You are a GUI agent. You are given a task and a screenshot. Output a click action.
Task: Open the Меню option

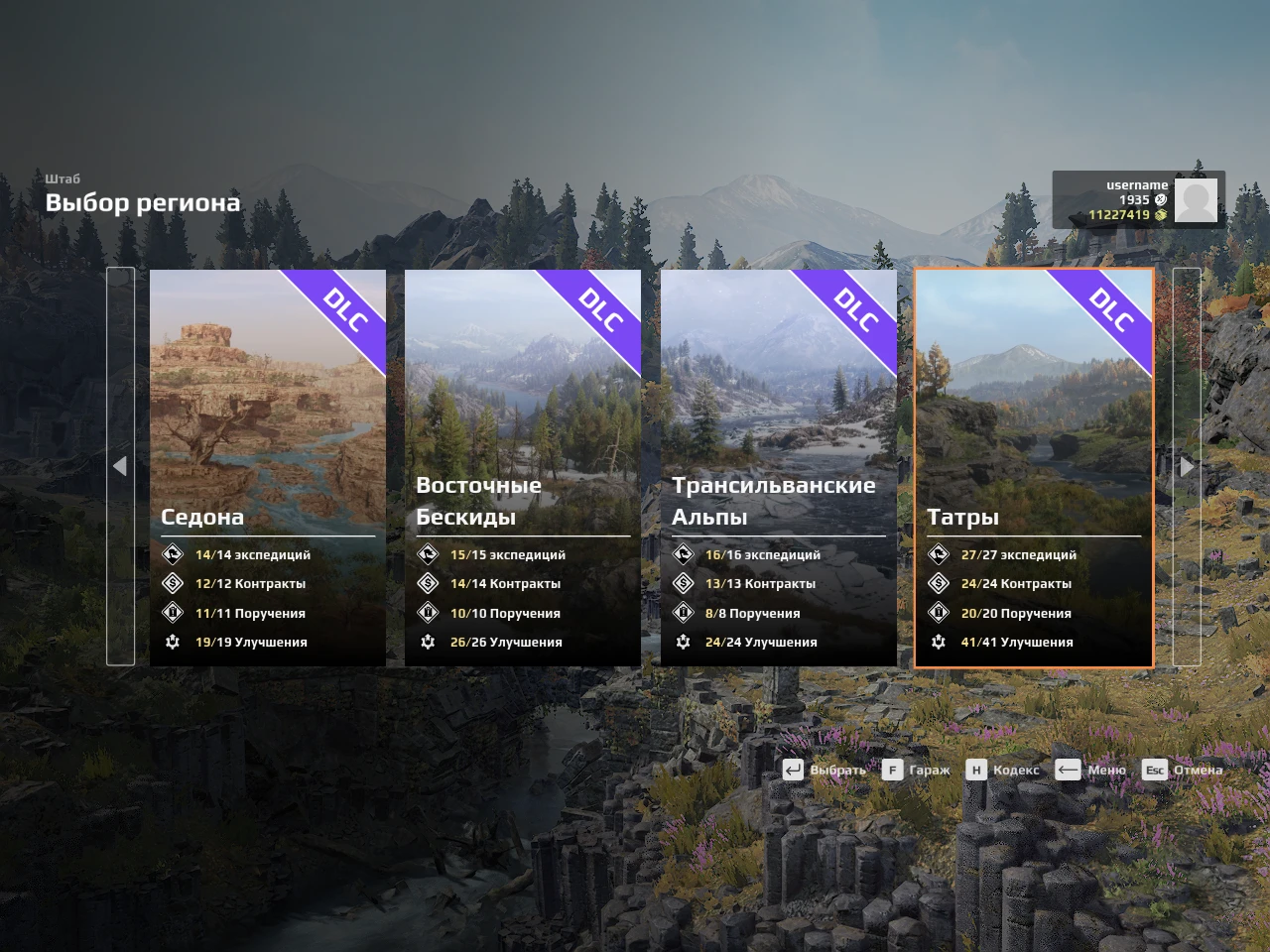[x=1104, y=770]
